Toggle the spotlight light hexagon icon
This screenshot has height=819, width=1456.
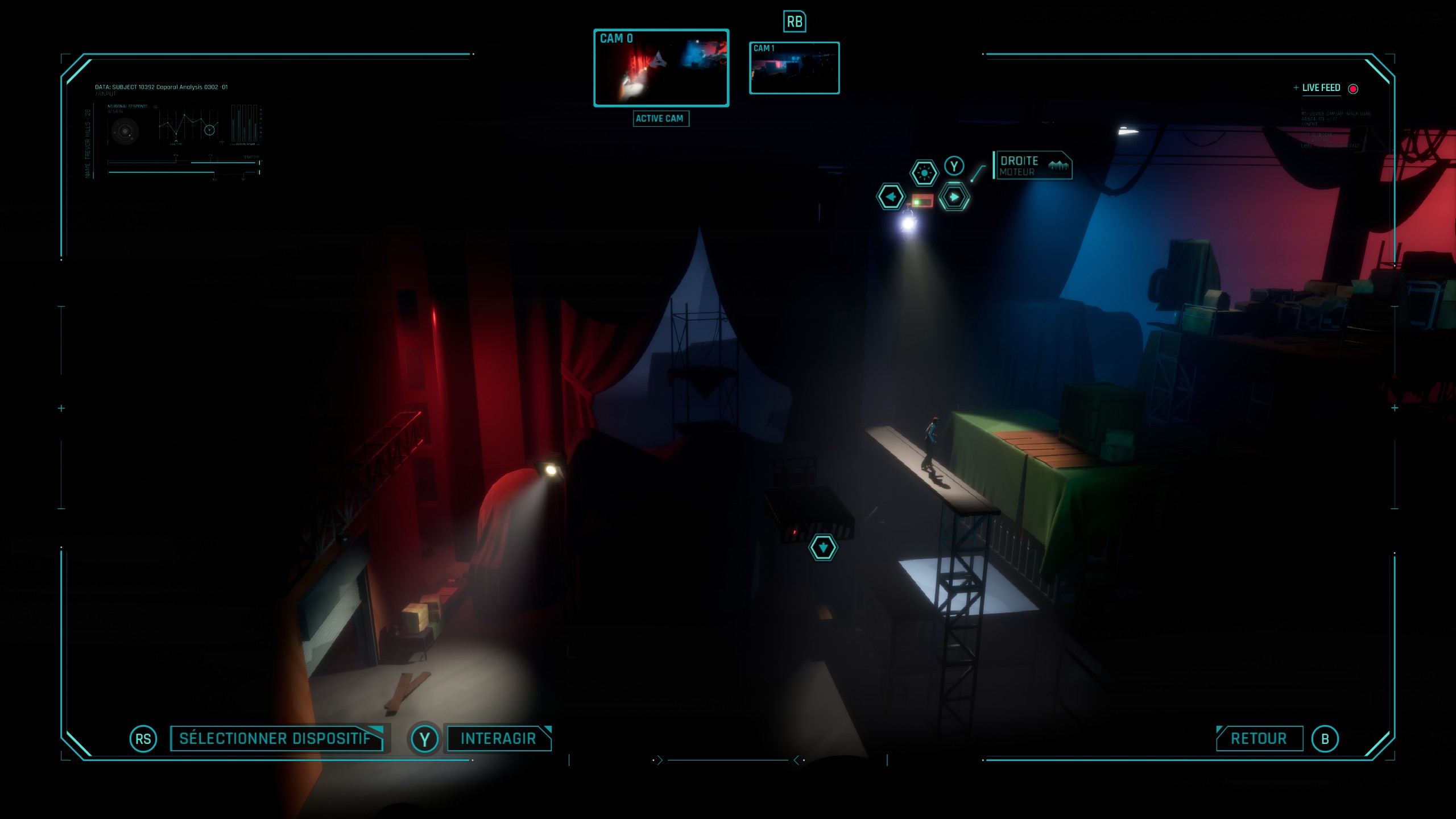coord(924,172)
